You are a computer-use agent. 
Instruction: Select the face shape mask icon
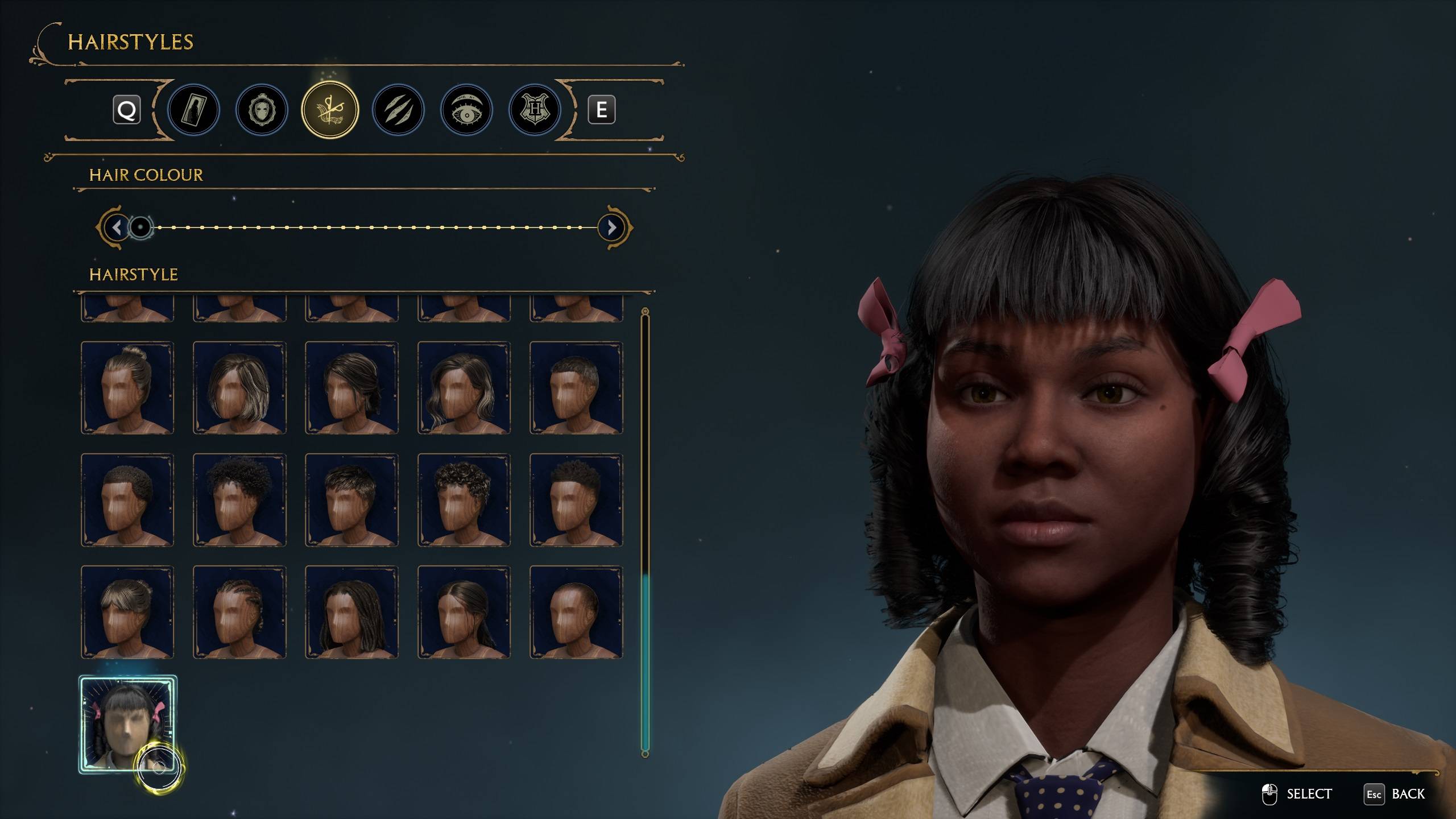[x=262, y=110]
